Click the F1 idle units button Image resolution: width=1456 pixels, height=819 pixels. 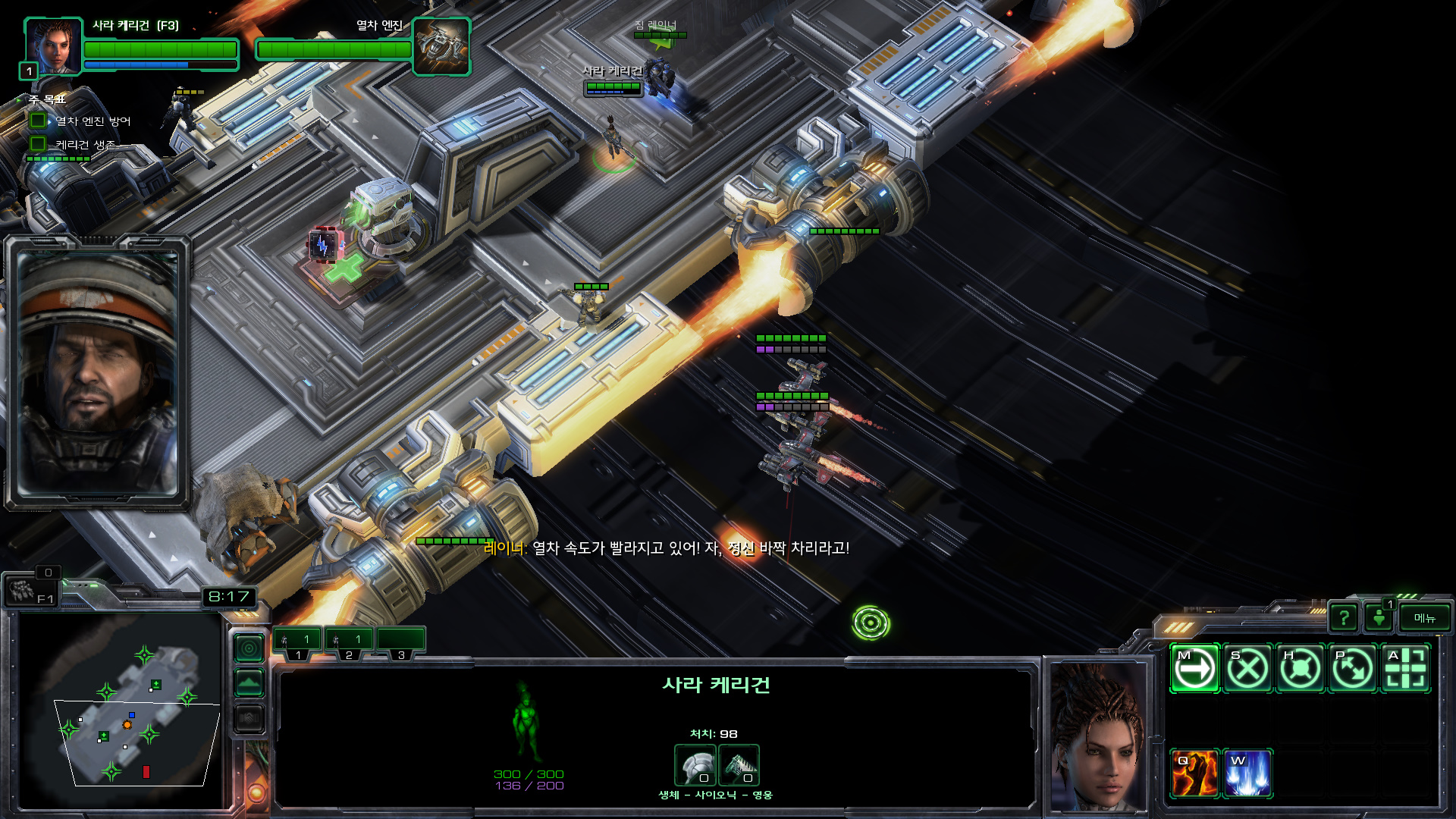click(30, 591)
